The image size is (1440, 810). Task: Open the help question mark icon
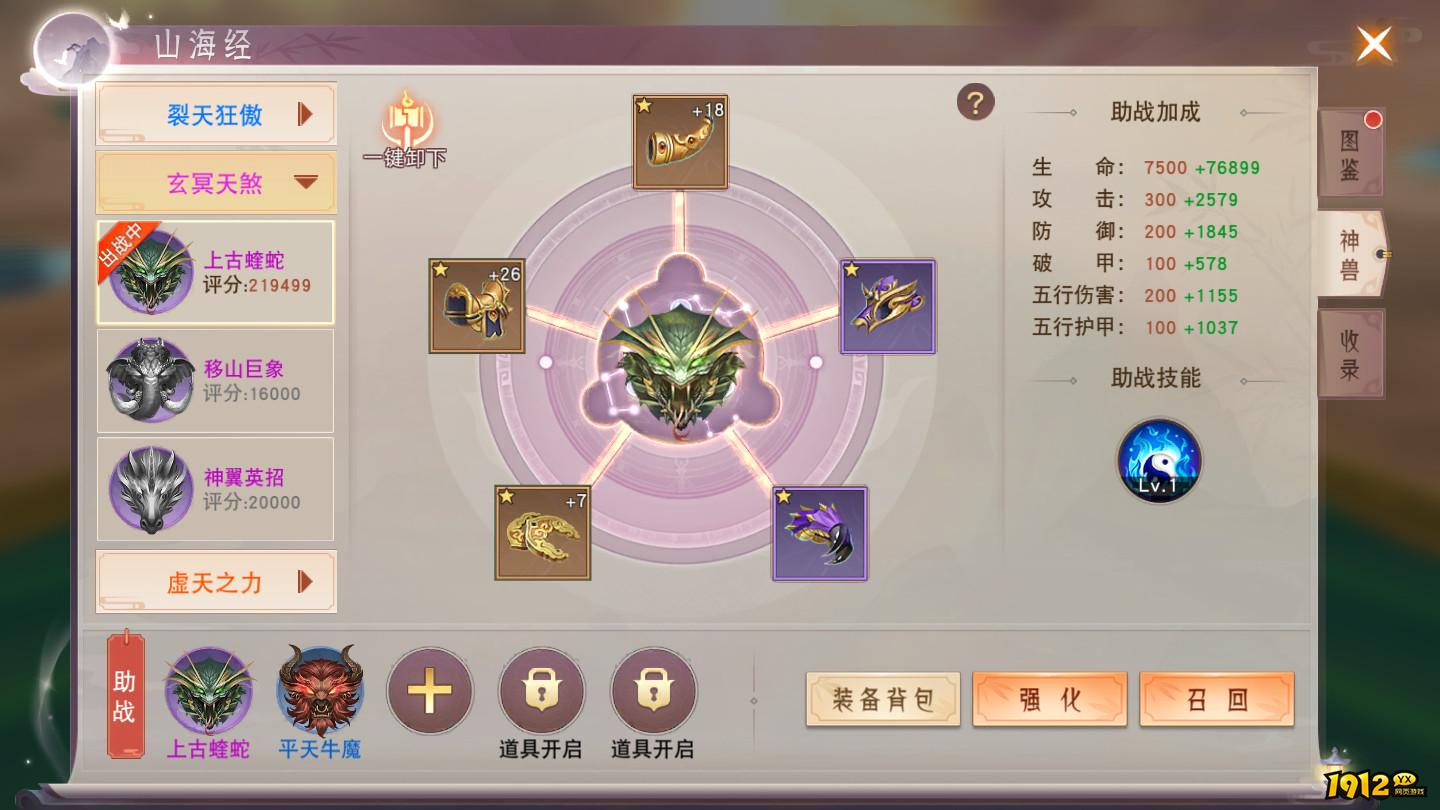pos(976,103)
